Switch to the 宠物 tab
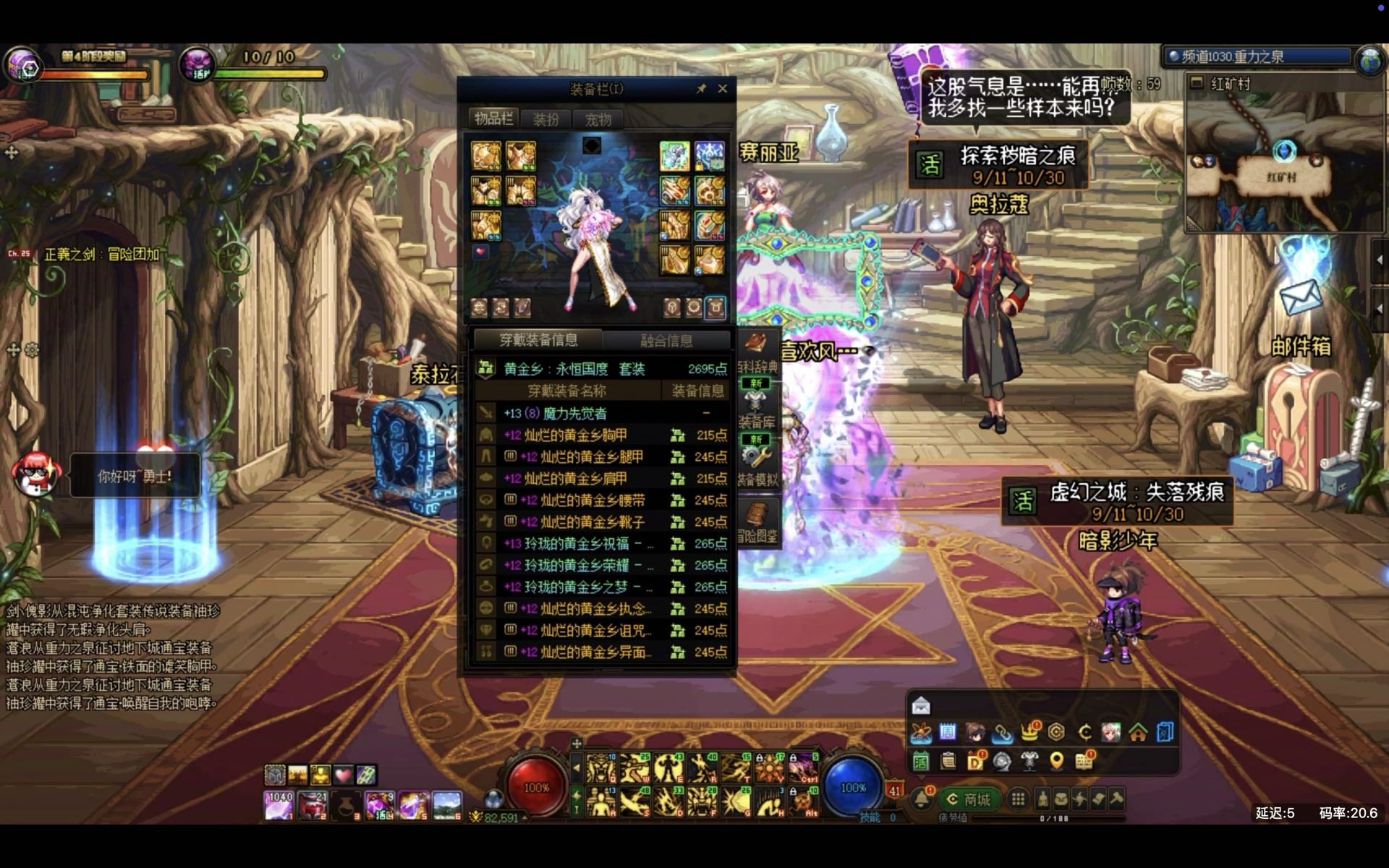Viewport: 1389px width, 868px height. pos(598,119)
